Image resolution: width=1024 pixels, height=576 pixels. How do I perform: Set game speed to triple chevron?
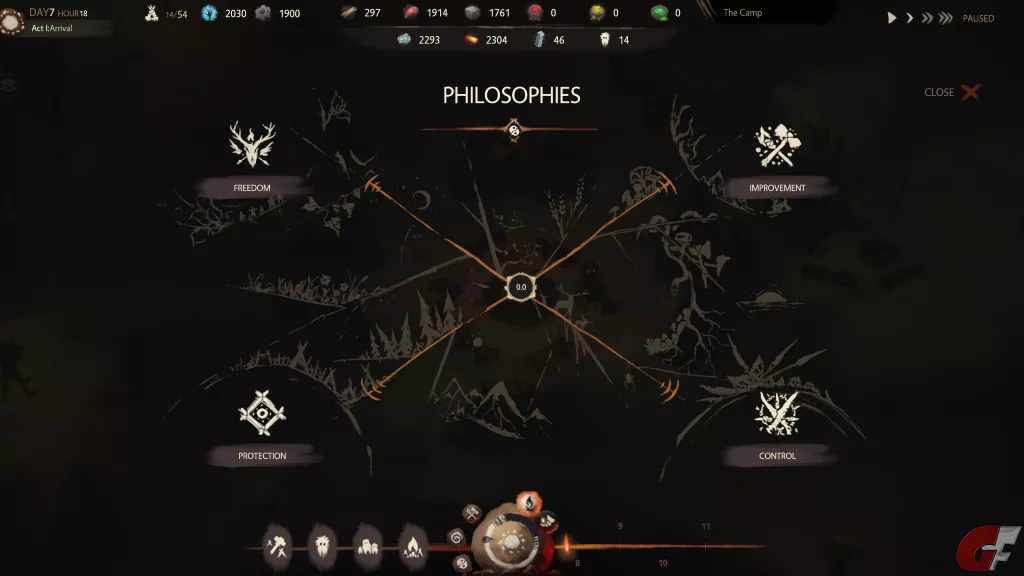[946, 18]
